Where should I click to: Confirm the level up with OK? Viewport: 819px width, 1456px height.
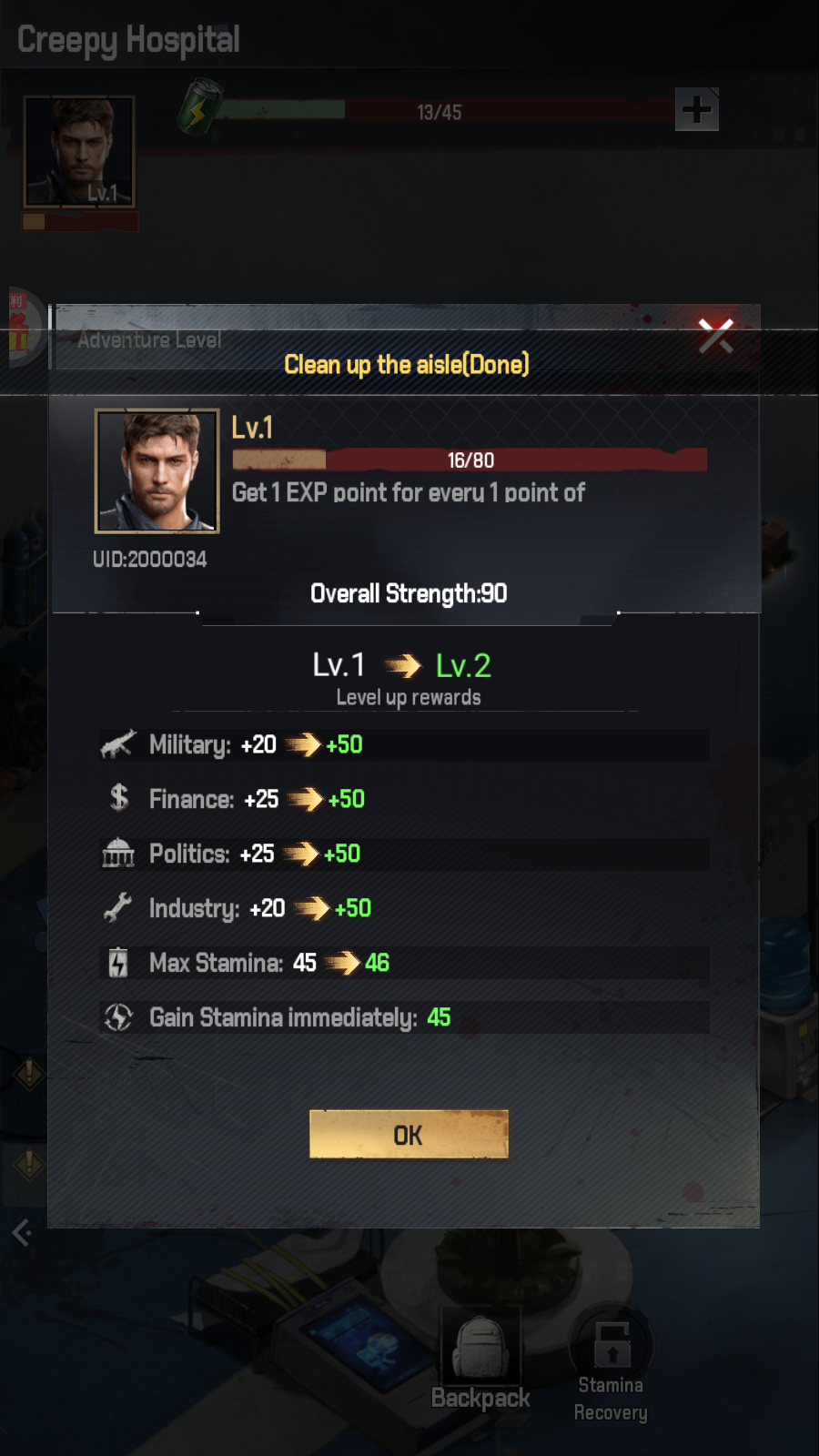click(409, 1134)
